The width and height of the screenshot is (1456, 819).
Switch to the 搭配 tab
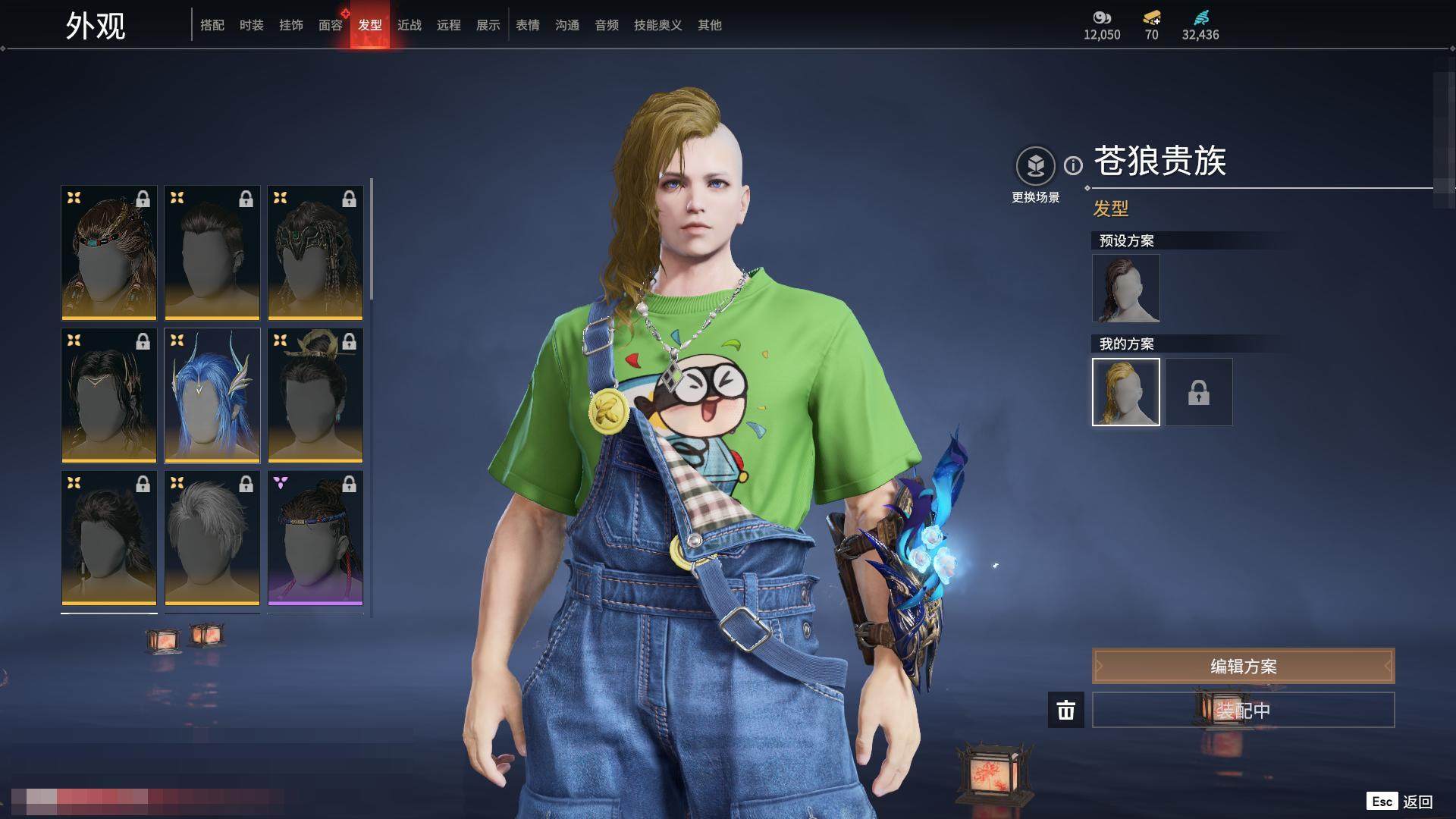tap(212, 25)
